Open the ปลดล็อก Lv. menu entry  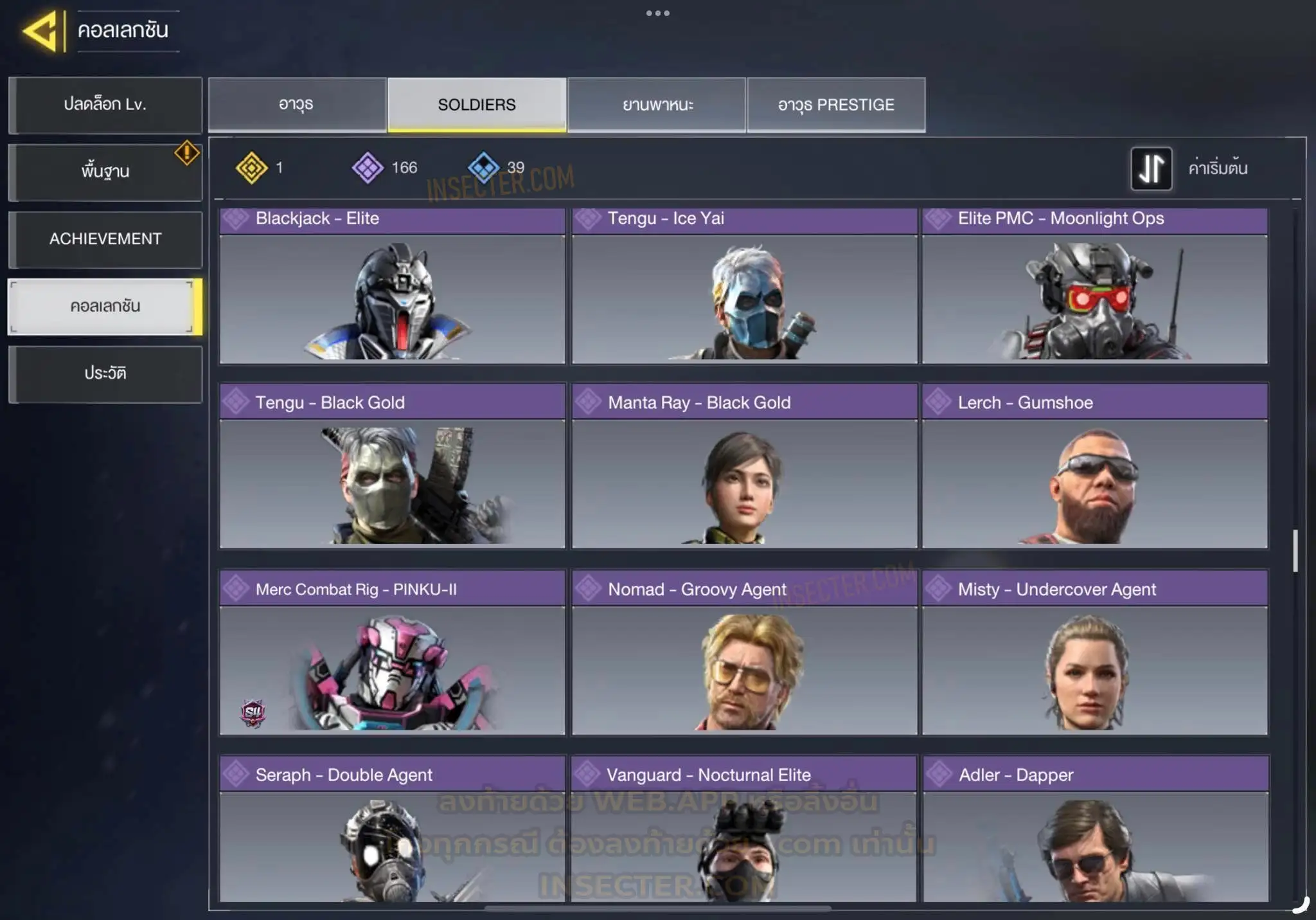[105, 105]
